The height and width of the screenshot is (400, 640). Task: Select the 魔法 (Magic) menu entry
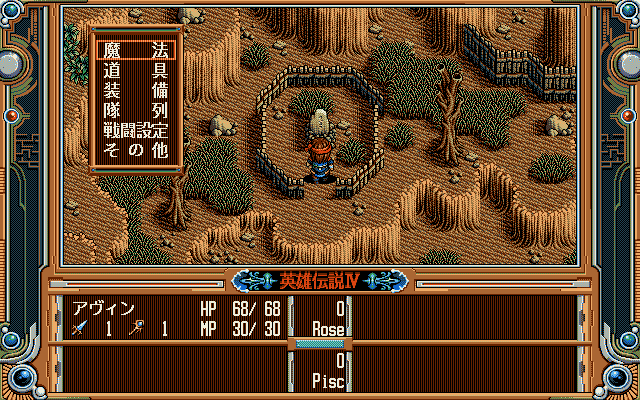134,49
